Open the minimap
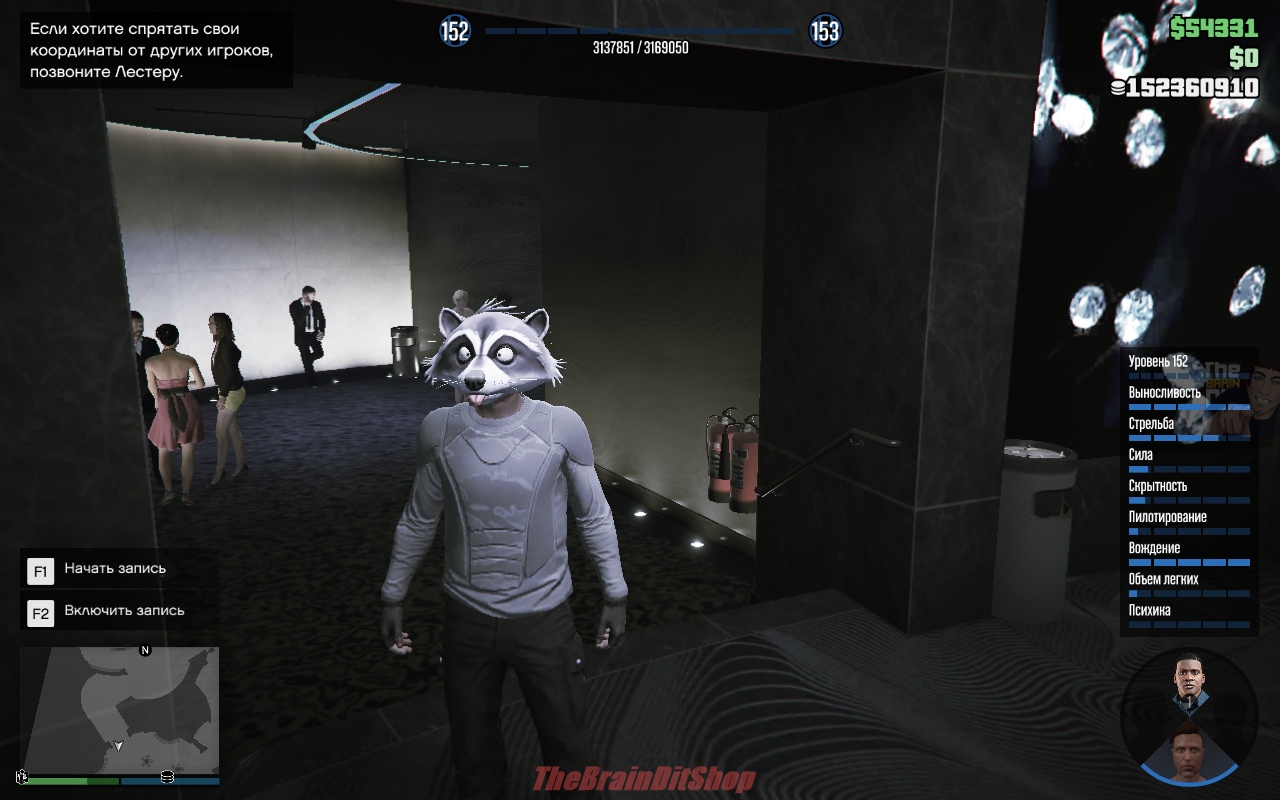Screen dimensions: 1280x800 coord(119,708)
